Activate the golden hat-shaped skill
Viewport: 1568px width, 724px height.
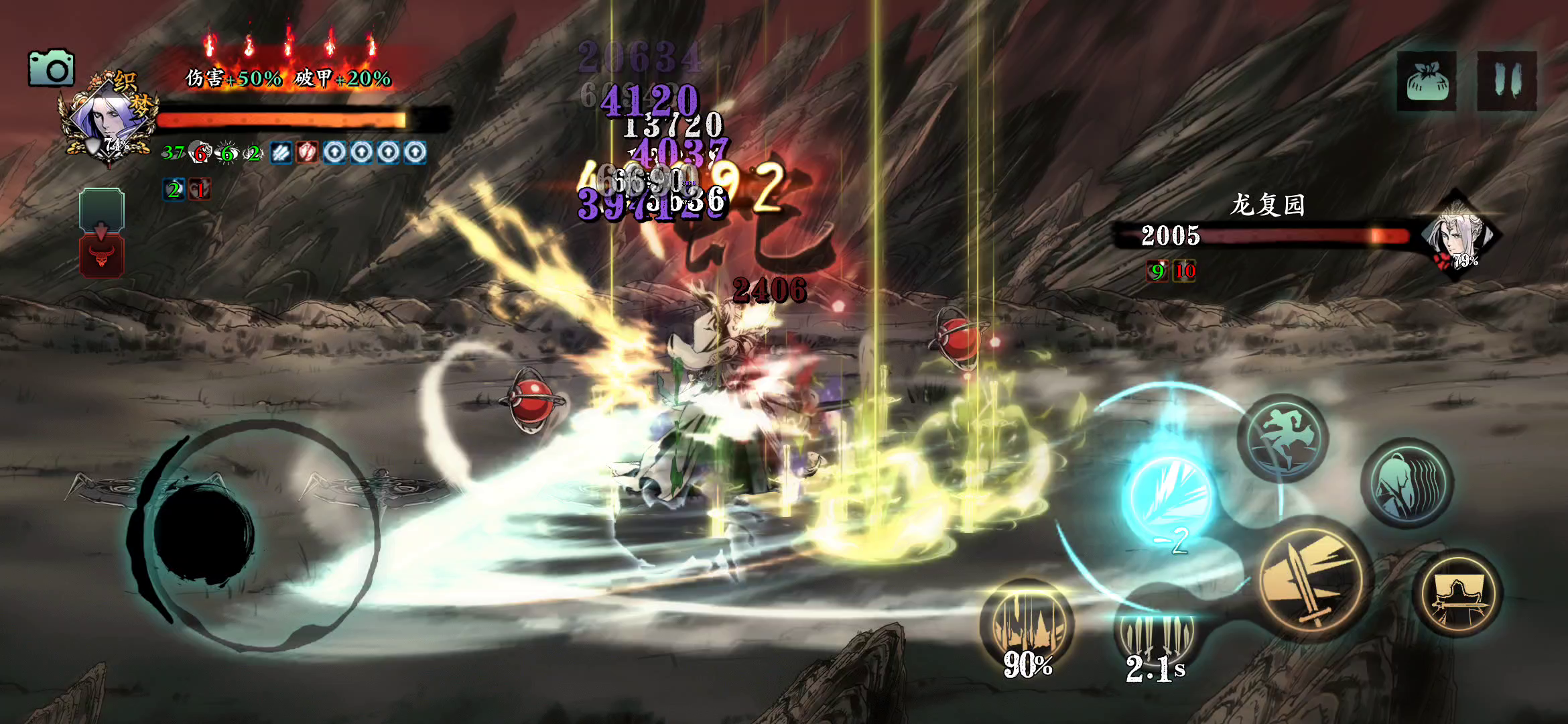[x=1458, y=594]
